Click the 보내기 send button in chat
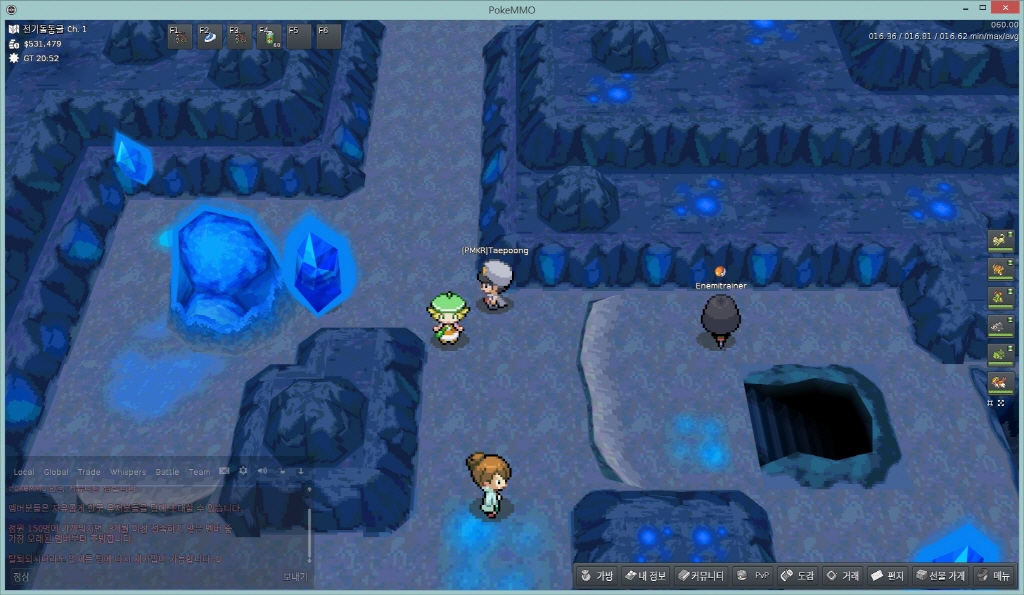The width and height of the screenshot is (1024, 595). click(294, 576)
